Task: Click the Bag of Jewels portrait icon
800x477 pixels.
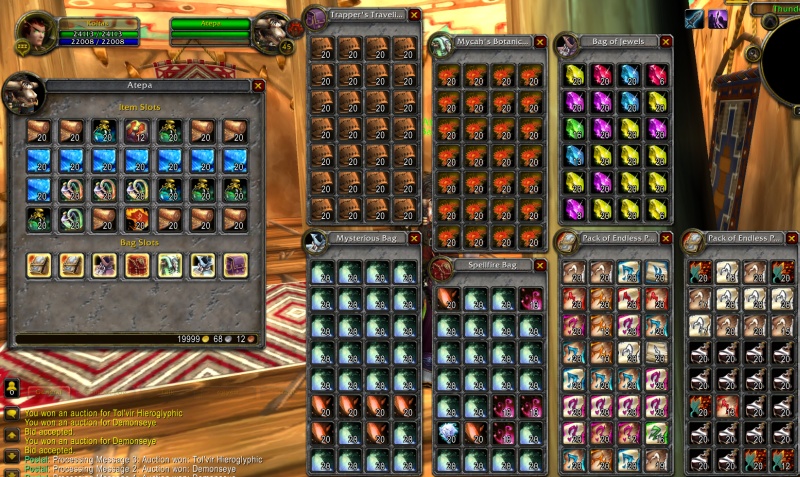Action: (567, 44)
